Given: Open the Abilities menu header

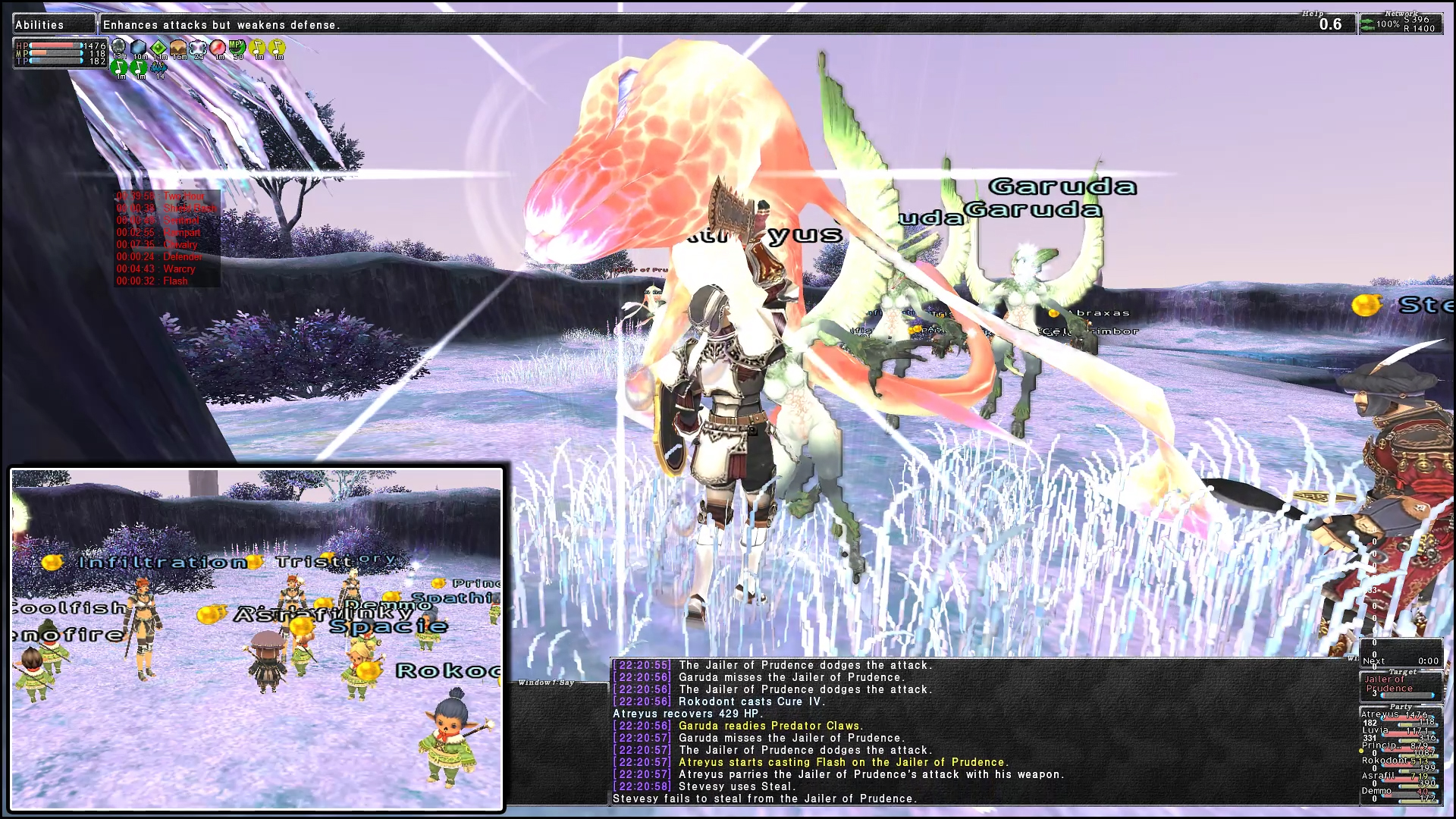Looking at the screenshot, I should coord(53,24).
